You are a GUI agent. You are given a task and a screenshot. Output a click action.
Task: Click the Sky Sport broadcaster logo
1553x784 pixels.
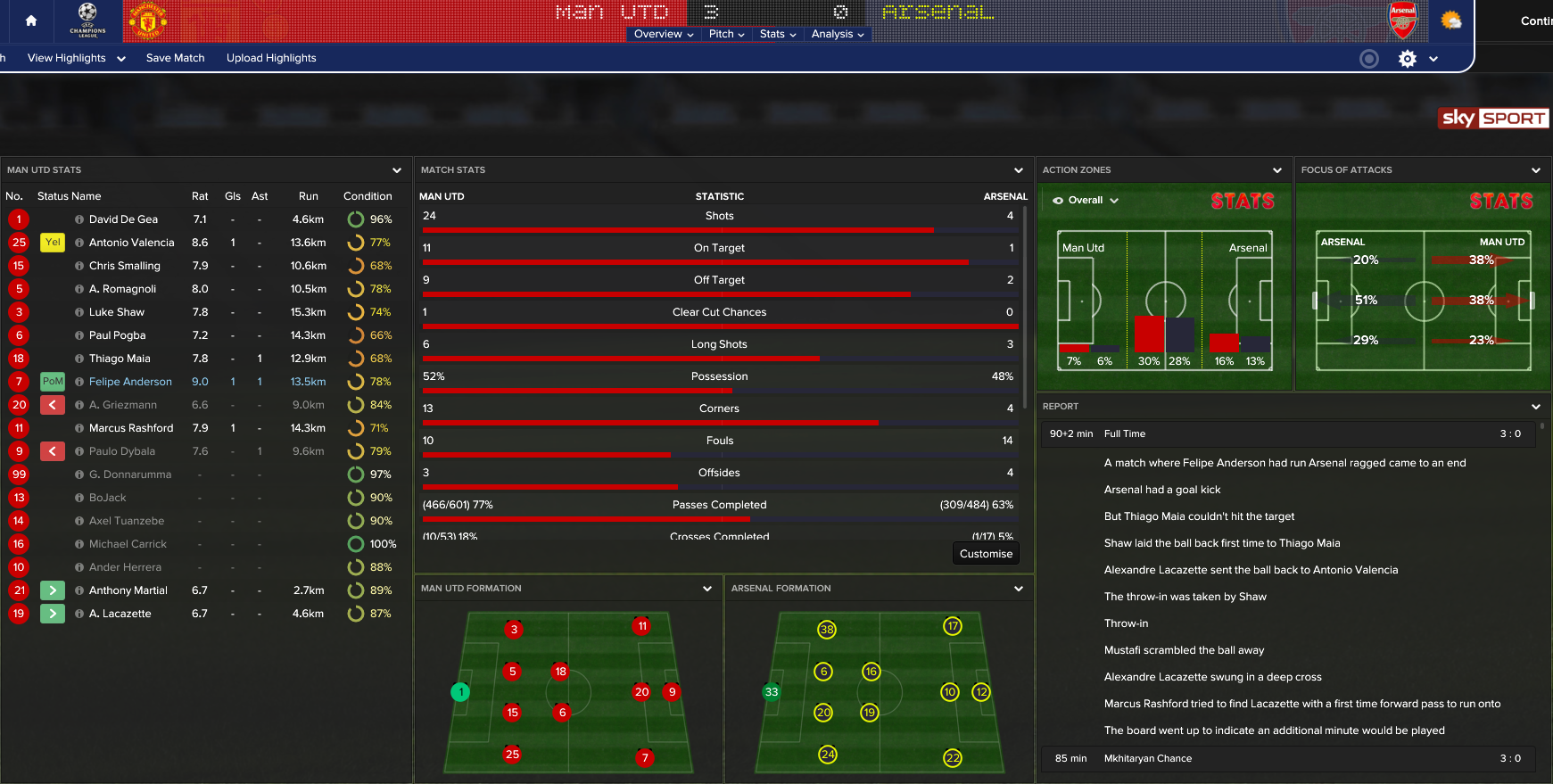coord(1492,118)
